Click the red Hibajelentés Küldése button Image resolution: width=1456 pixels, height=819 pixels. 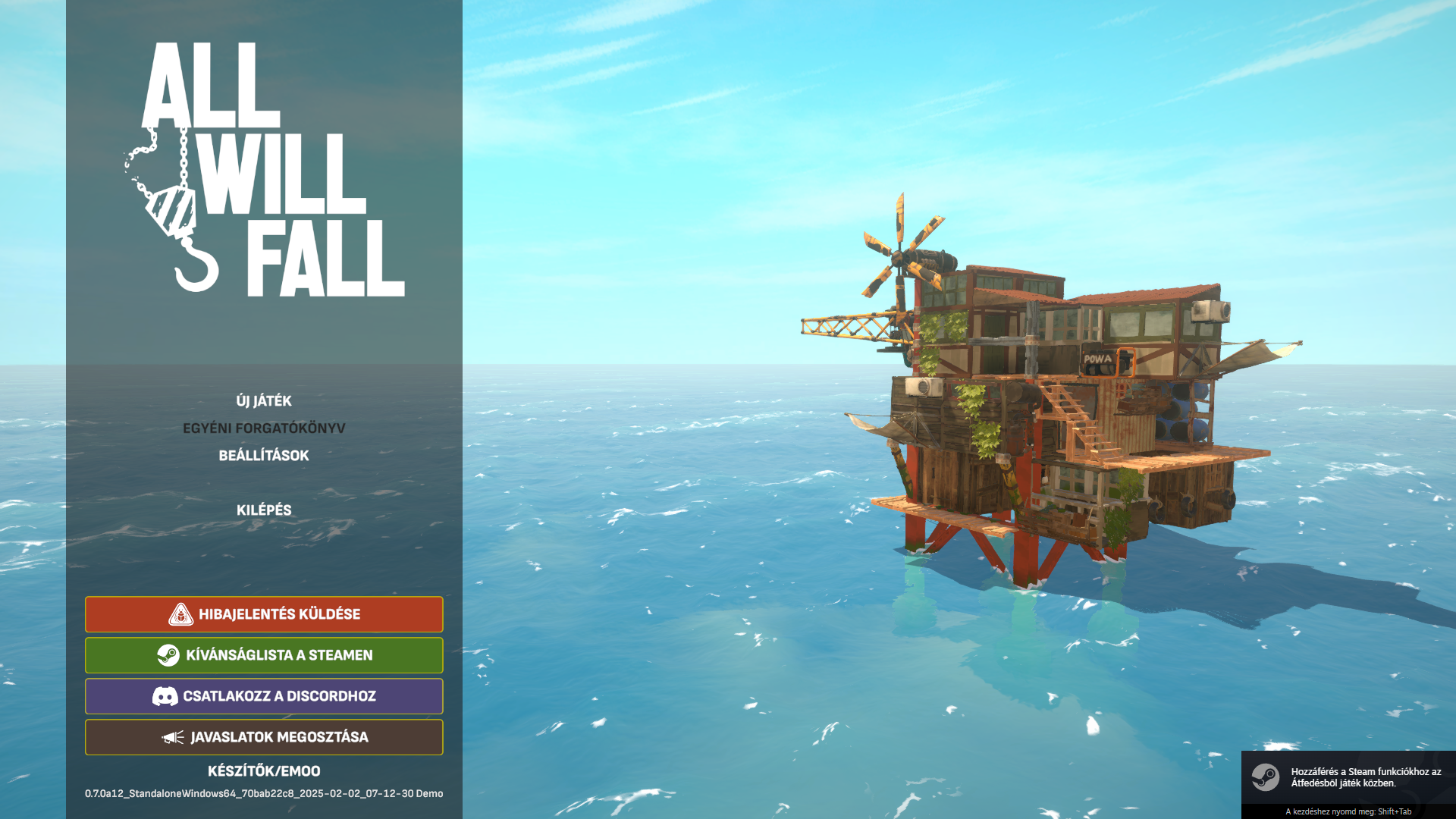click(x=264, y=614)
